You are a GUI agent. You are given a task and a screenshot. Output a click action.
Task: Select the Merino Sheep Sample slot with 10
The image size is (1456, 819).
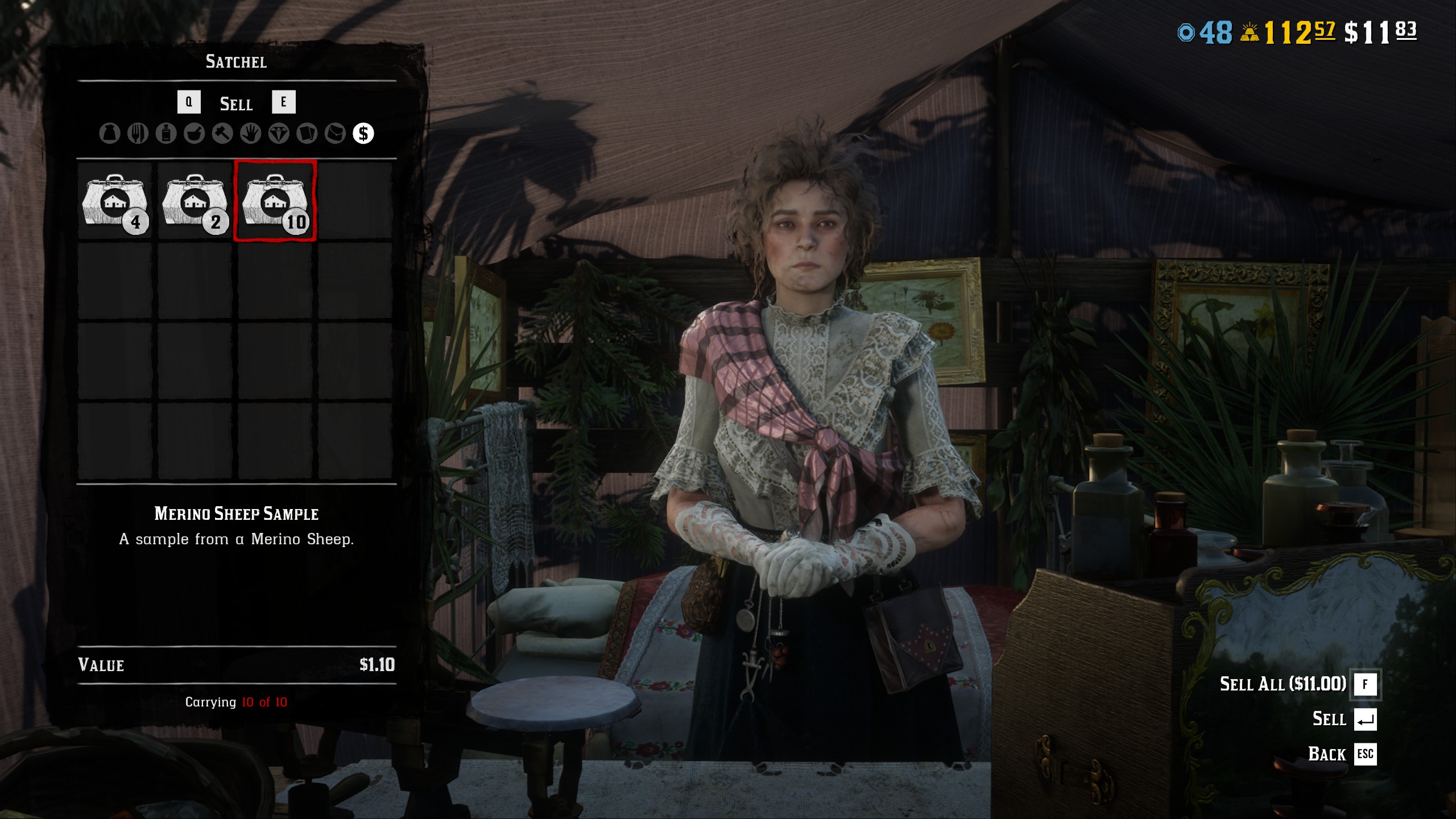pyautogui.click(x=275, y=201)
